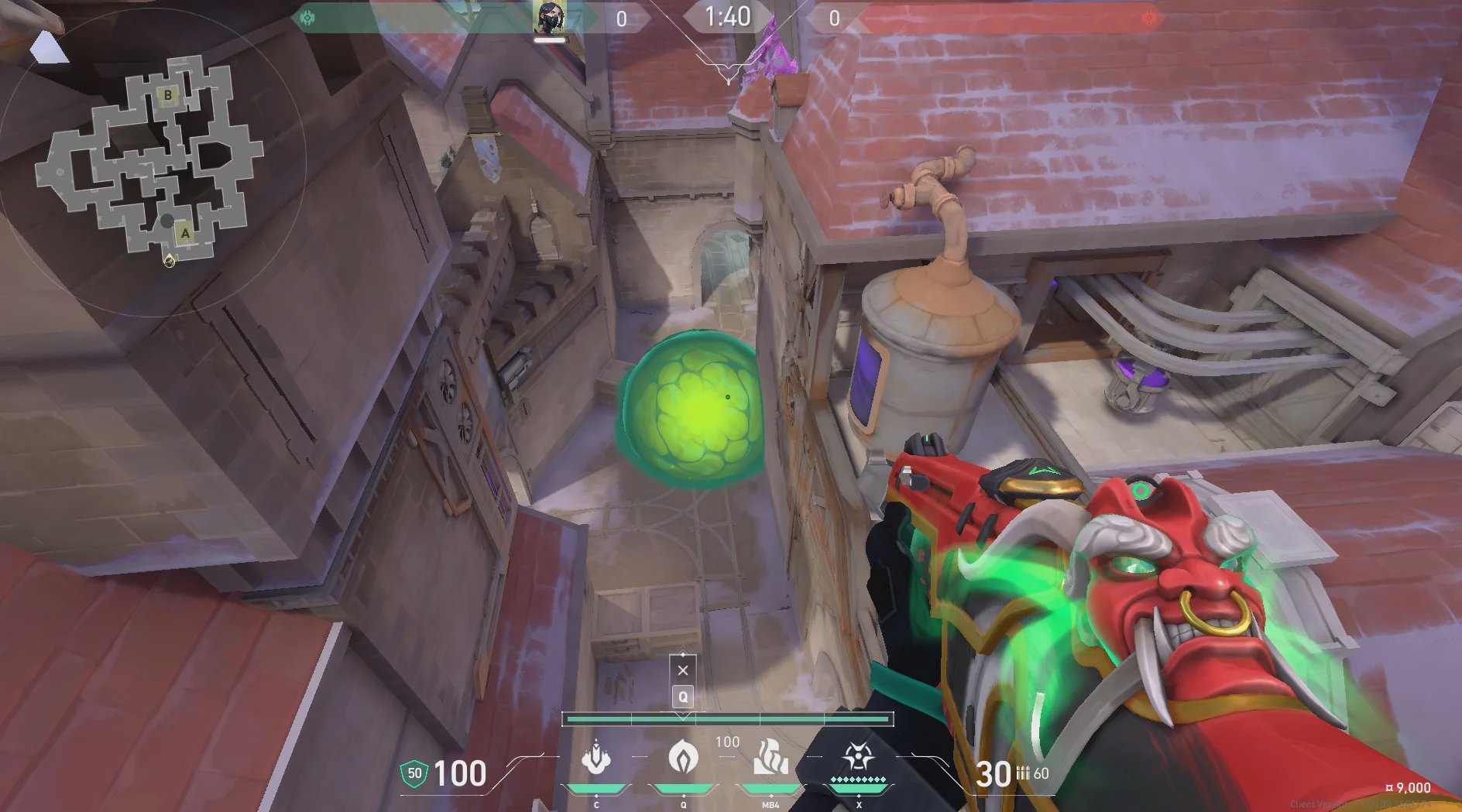The height and width of the screenshot is (812, 1462).
Task: Click the Viper agent portrait in top bar
Action: [x=549, y=17]
